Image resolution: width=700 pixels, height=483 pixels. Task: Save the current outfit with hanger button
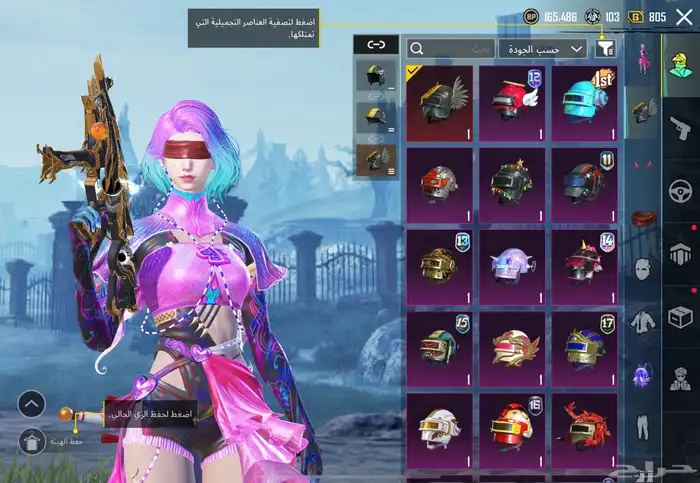(x=31, y=439)
